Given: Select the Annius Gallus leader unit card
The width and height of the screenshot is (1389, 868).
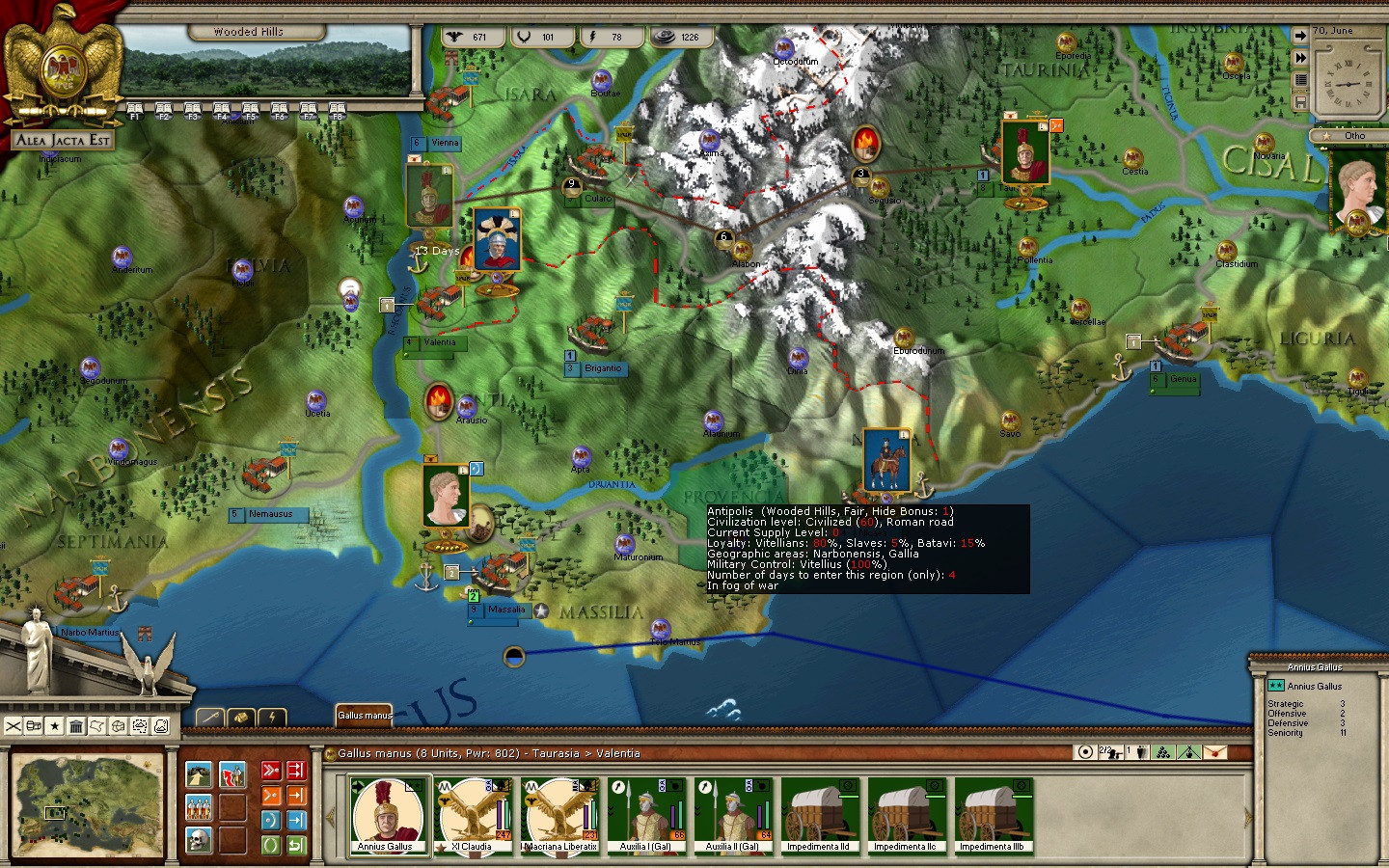Looking at the screenshot, I should 389,816.
